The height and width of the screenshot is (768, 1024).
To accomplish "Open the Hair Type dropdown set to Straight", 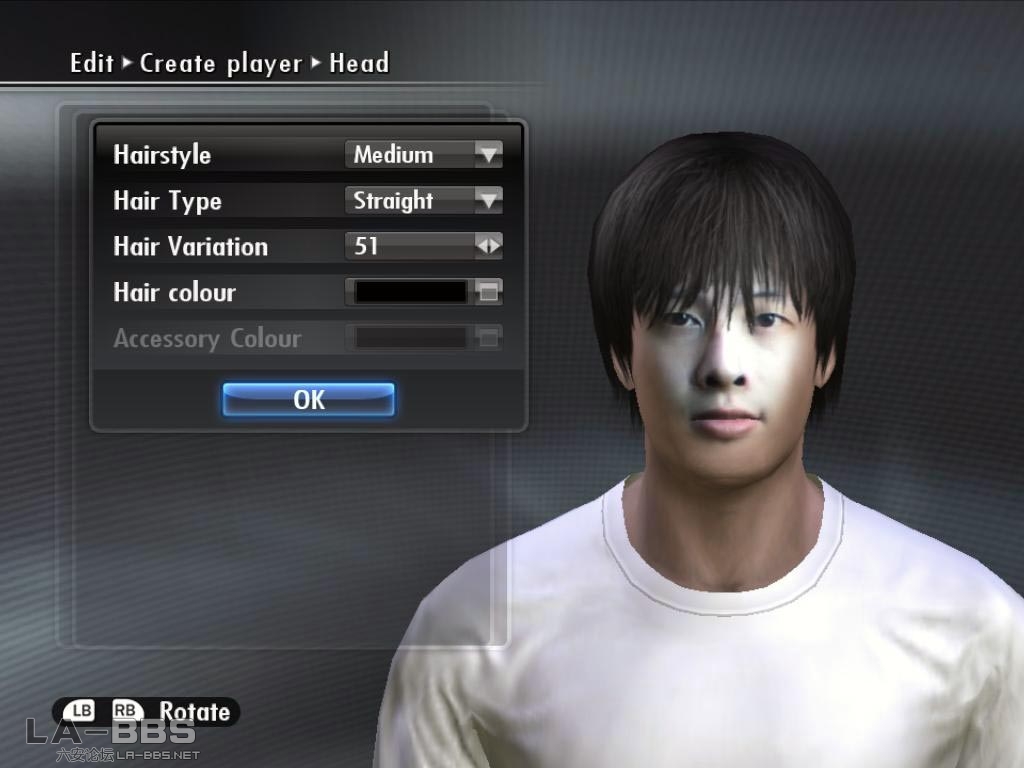I will (423, 201).
